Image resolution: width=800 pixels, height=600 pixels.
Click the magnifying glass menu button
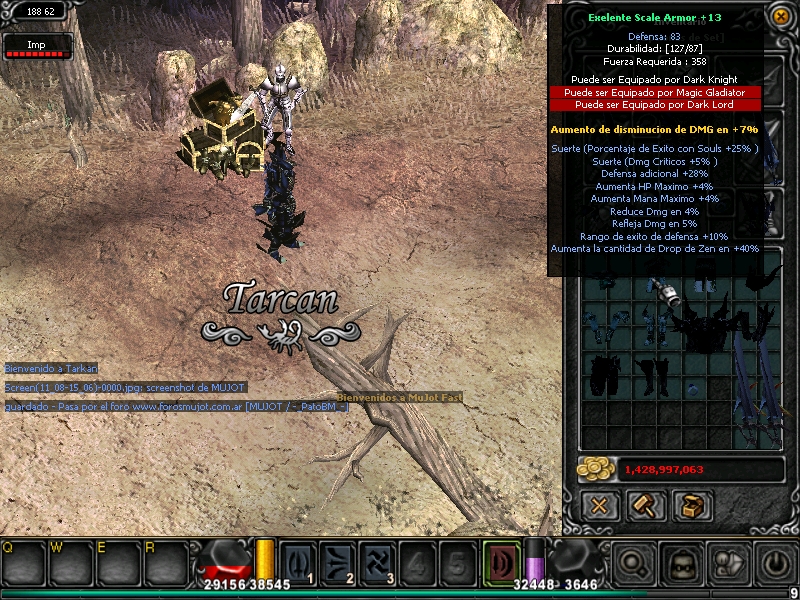634,564
